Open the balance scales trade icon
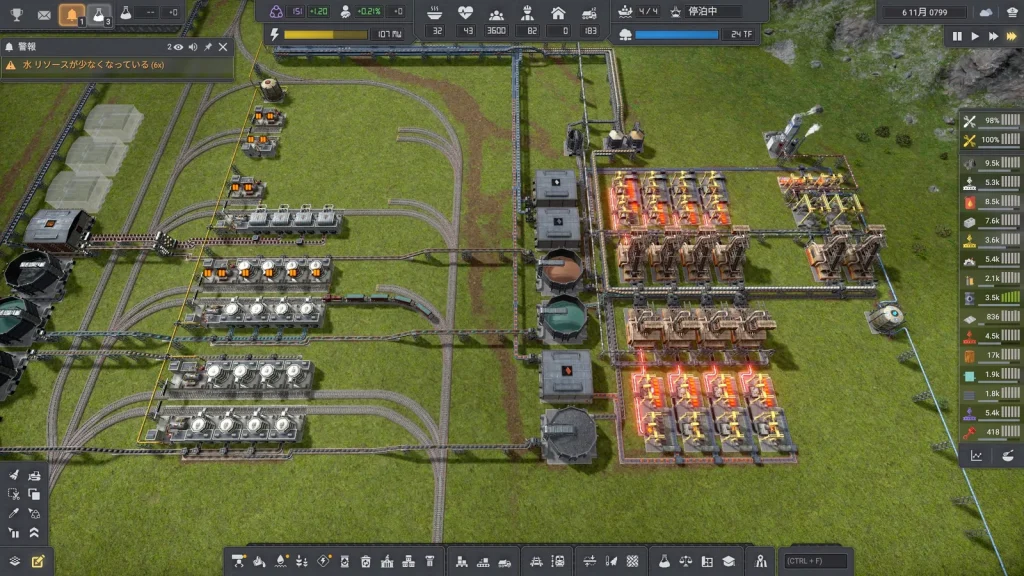This screenshot has width=1024, height=576. pyautogui.click(x=685, y=561)
